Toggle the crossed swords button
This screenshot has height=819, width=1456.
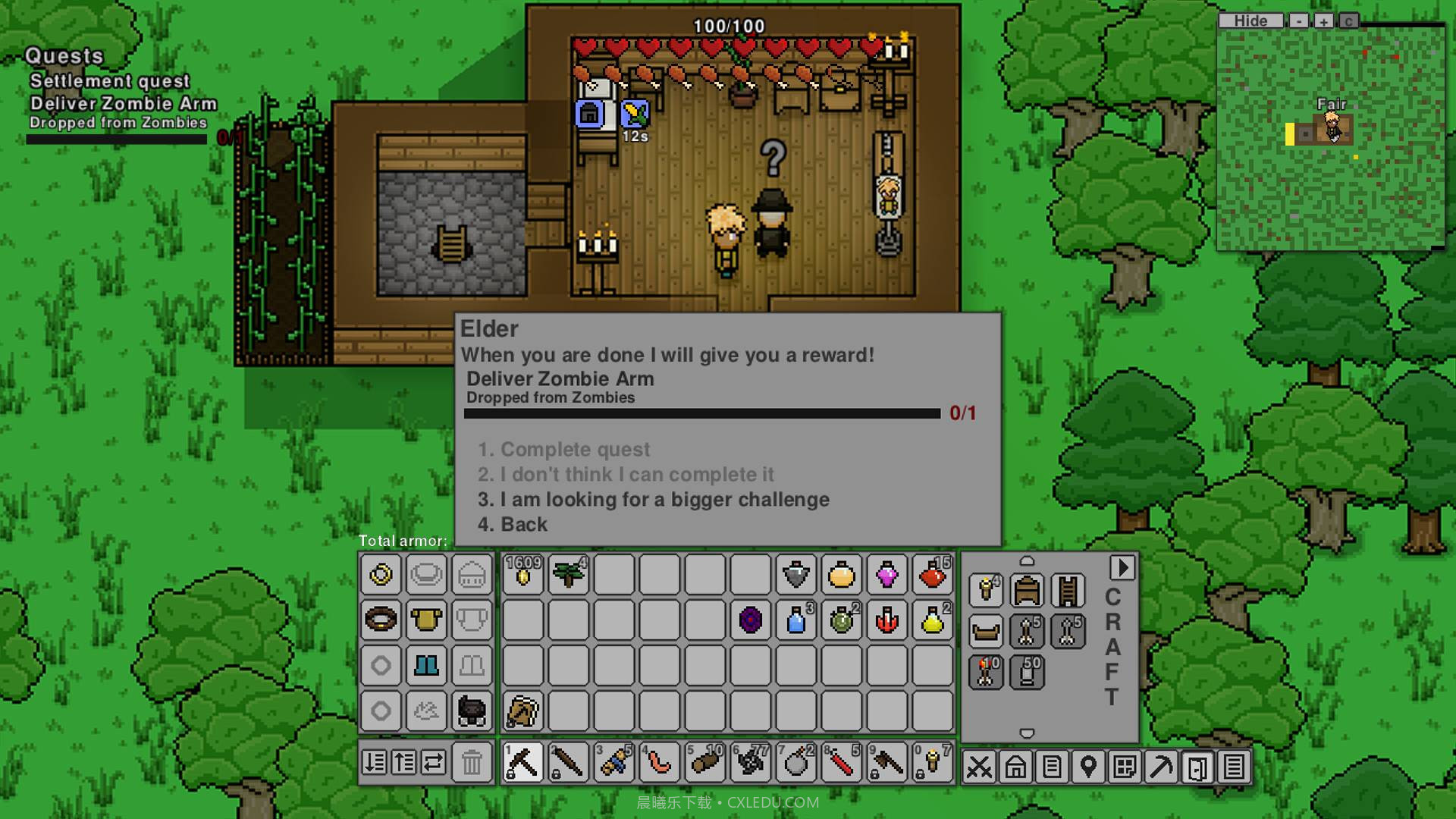pos(979,767)
